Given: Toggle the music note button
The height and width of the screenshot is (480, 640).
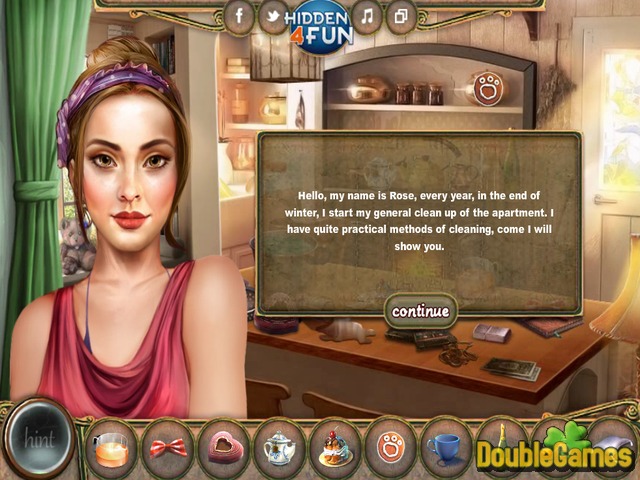Looking at the screenshot, I should click(367, 15).
